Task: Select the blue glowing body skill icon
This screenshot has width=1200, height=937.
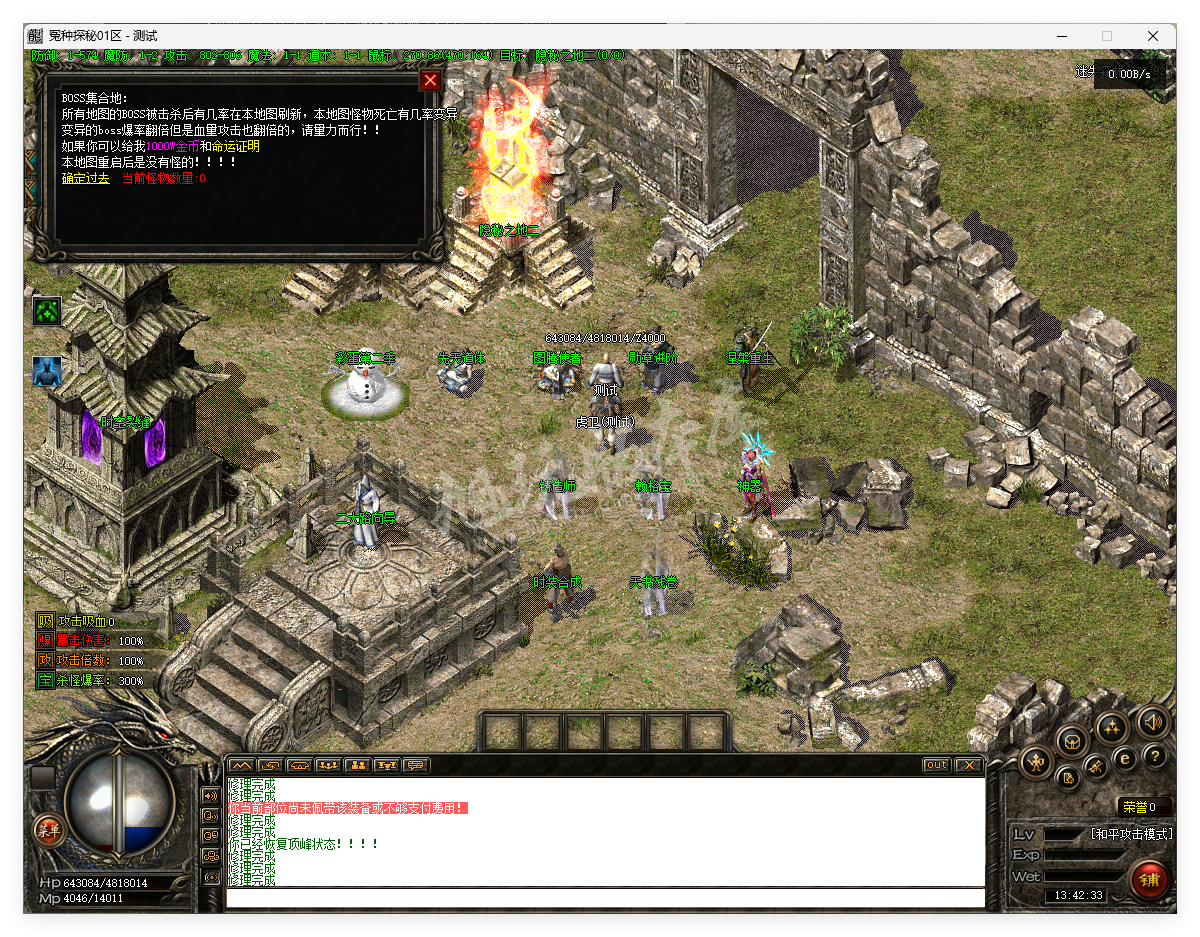Action: [47, 371]
